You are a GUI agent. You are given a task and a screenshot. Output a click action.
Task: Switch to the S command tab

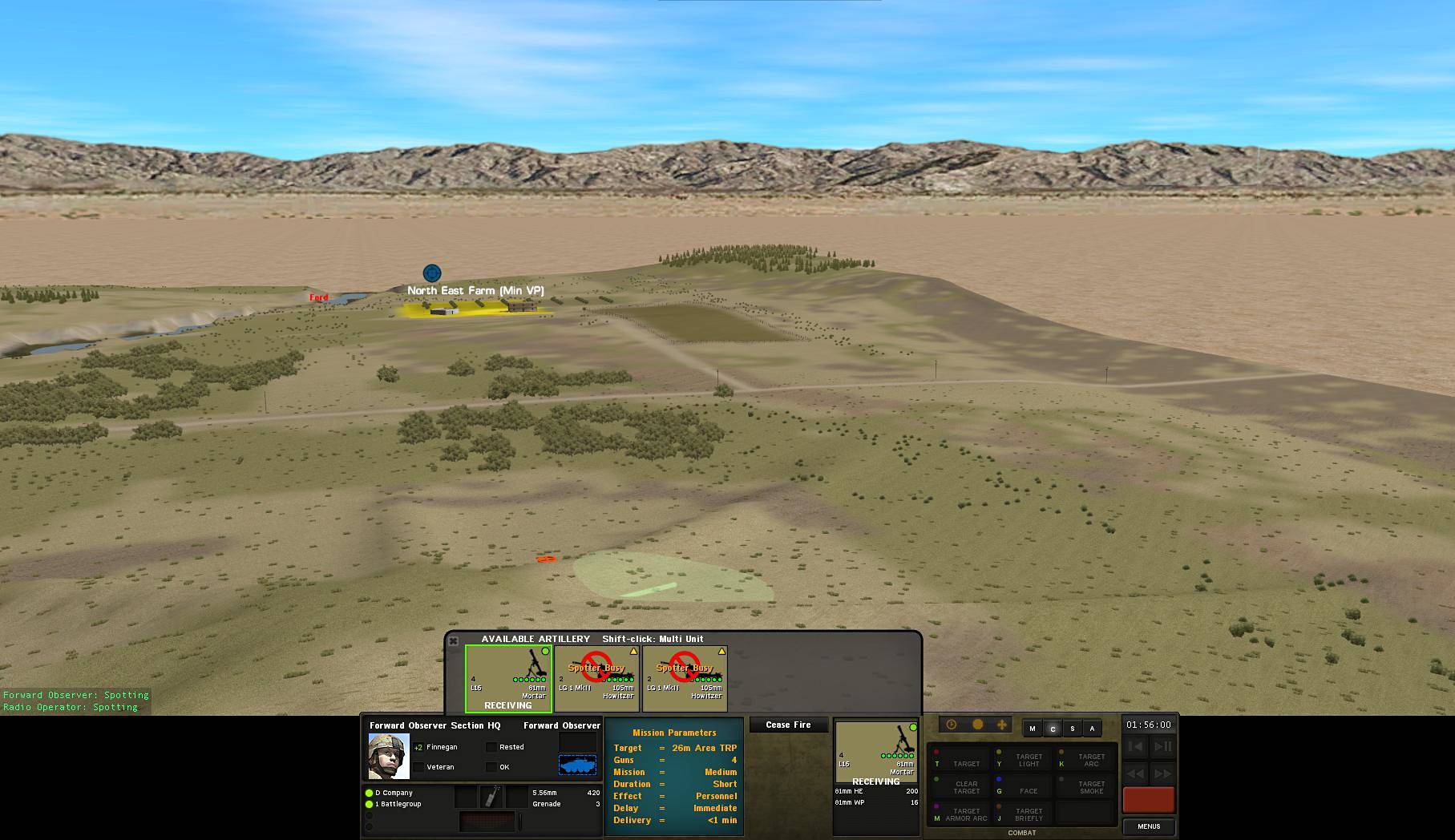pyautogui.click(x=1072, y=729)
